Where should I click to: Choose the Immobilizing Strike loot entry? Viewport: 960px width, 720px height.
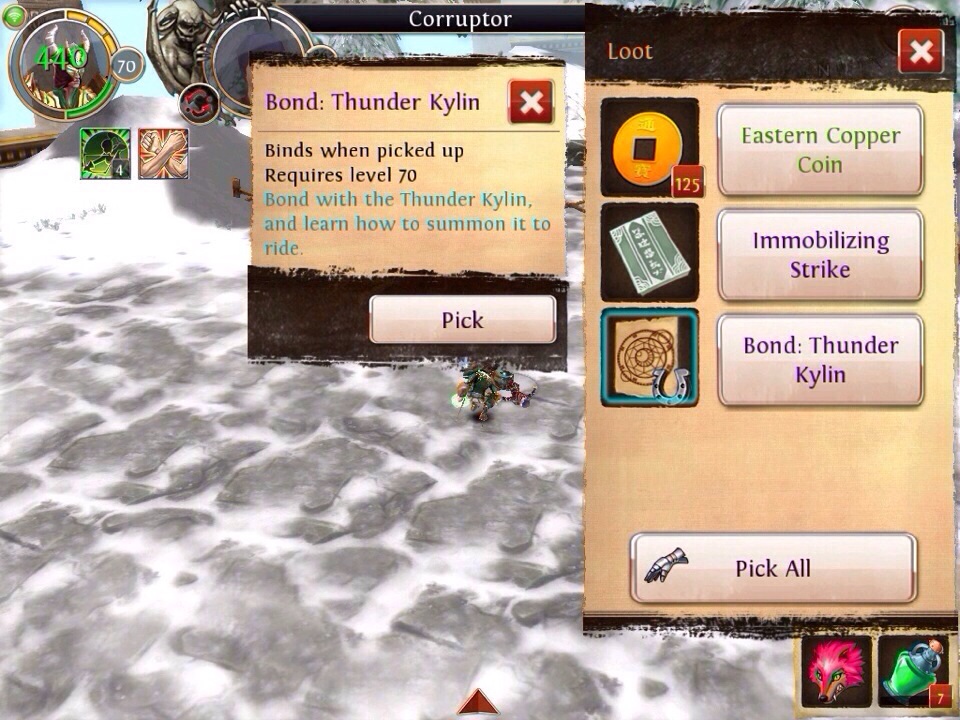coord(820,255)
